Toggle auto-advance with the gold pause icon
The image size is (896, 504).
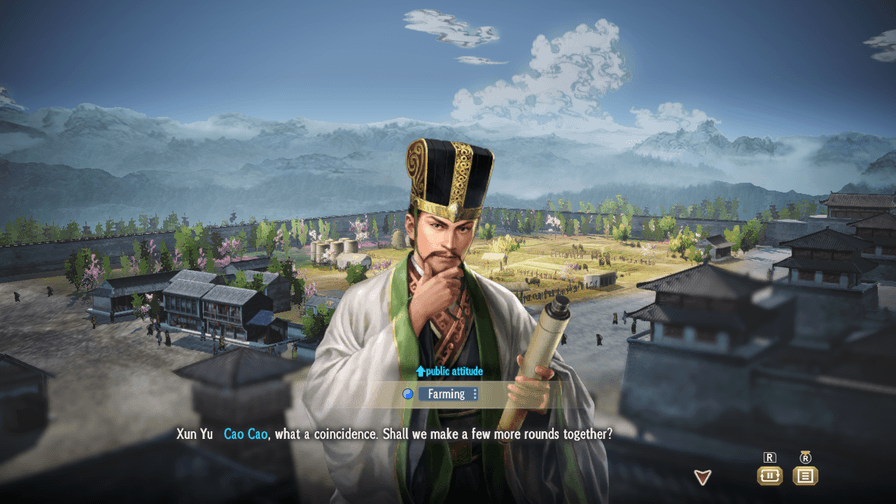(769, 476)
